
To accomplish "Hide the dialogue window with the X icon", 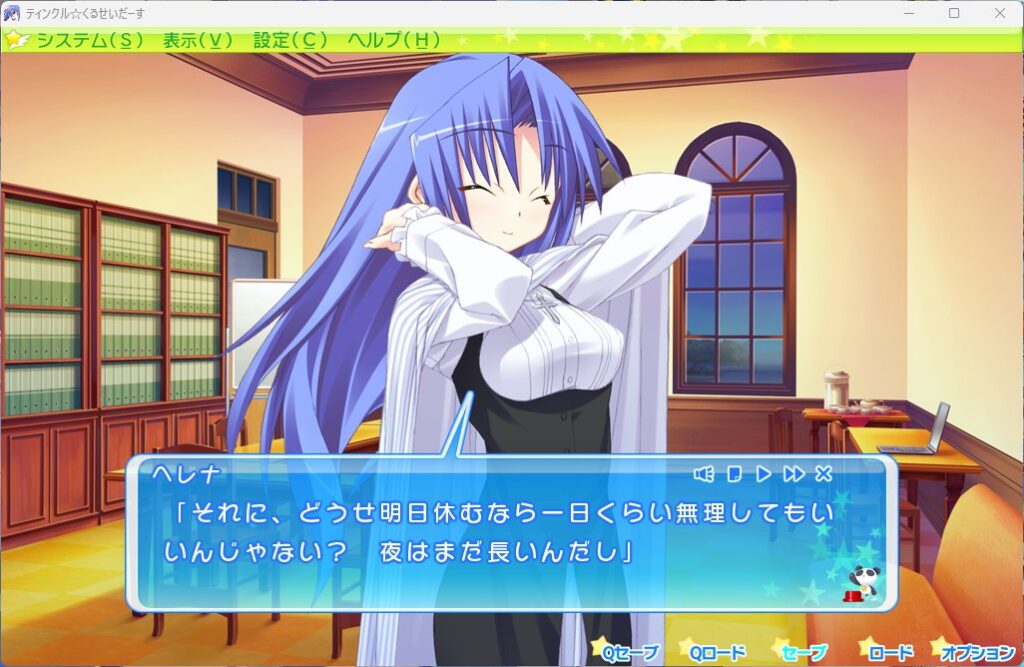I will point(824,473).
